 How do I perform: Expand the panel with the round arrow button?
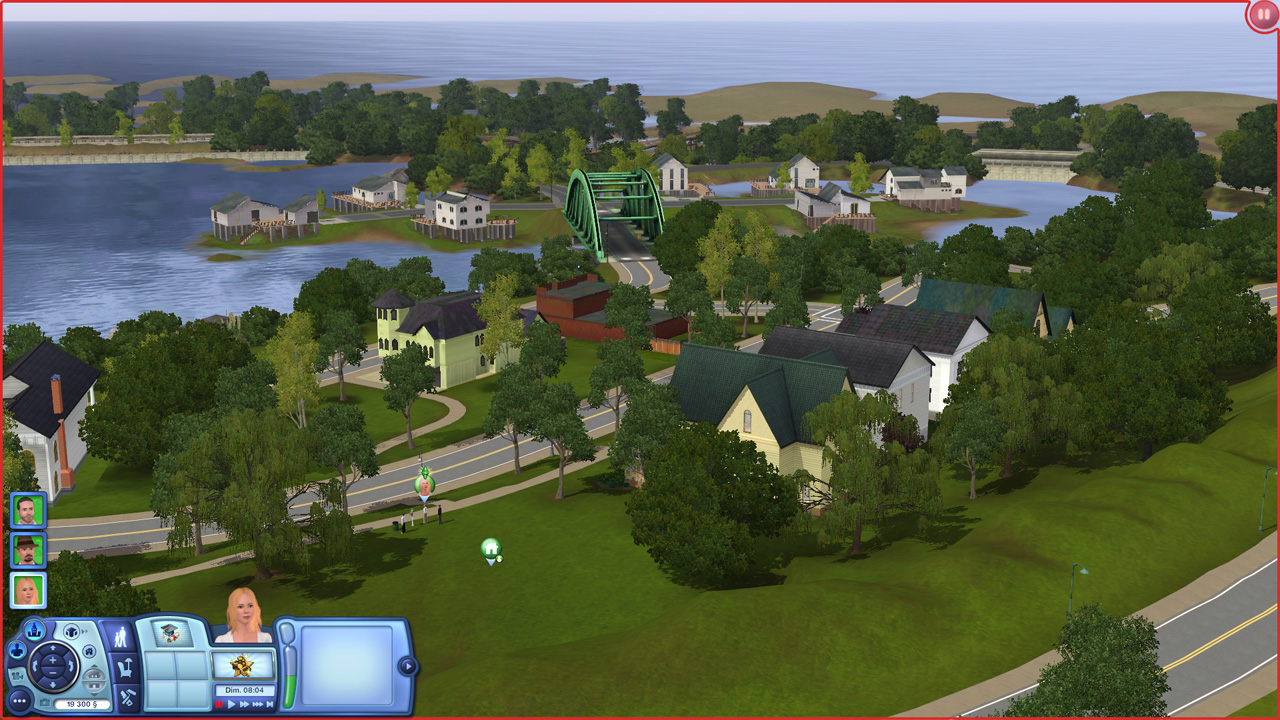point(406,666)
